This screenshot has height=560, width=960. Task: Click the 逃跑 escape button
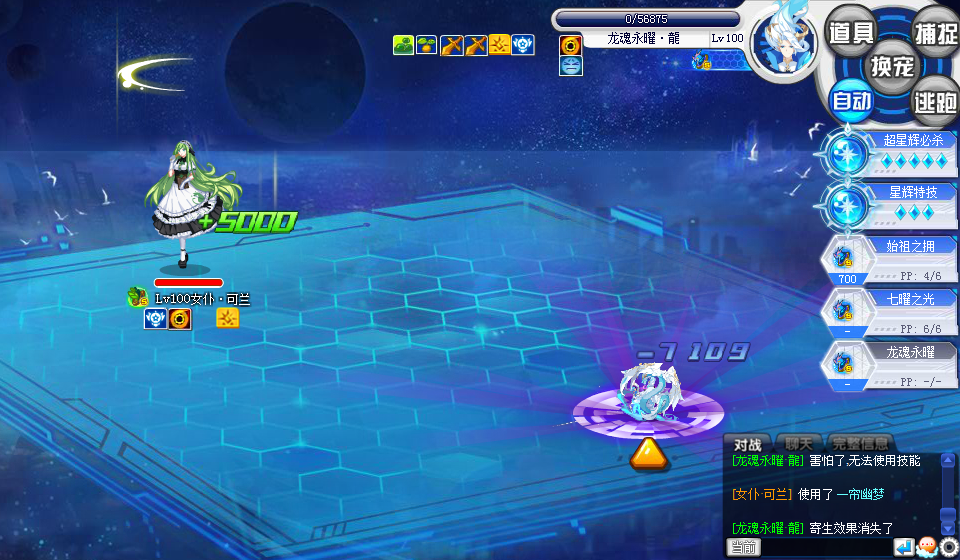(x=934, y=100)
